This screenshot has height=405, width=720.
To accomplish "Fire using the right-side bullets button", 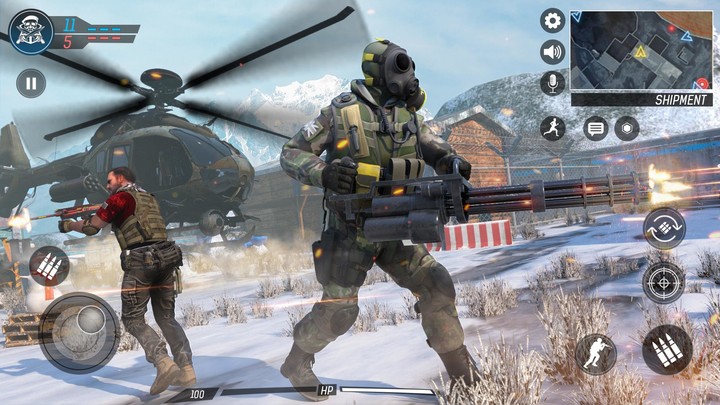I will 666,350.
